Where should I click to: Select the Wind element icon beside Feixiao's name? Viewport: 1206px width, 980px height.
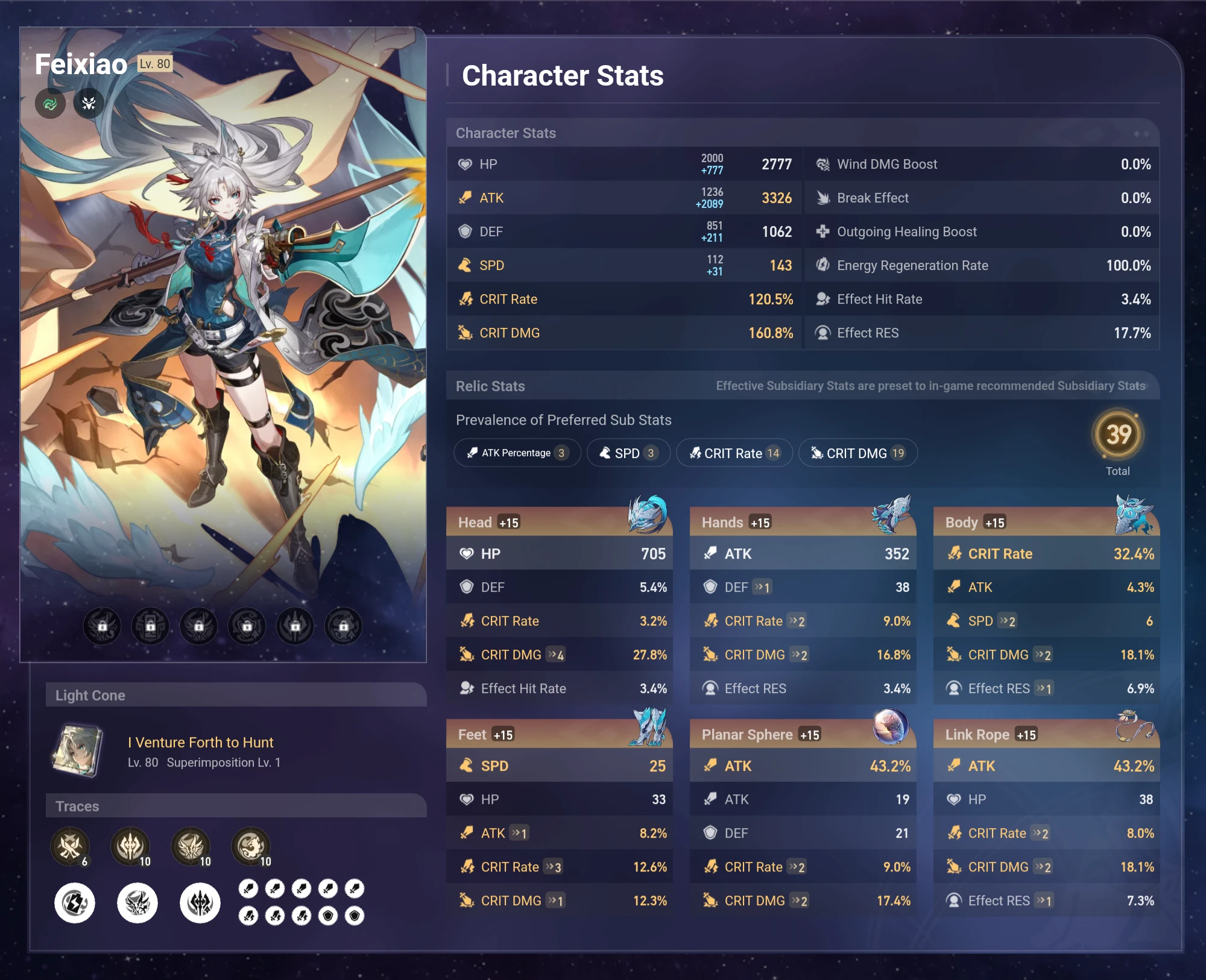[x=50, y=103]
